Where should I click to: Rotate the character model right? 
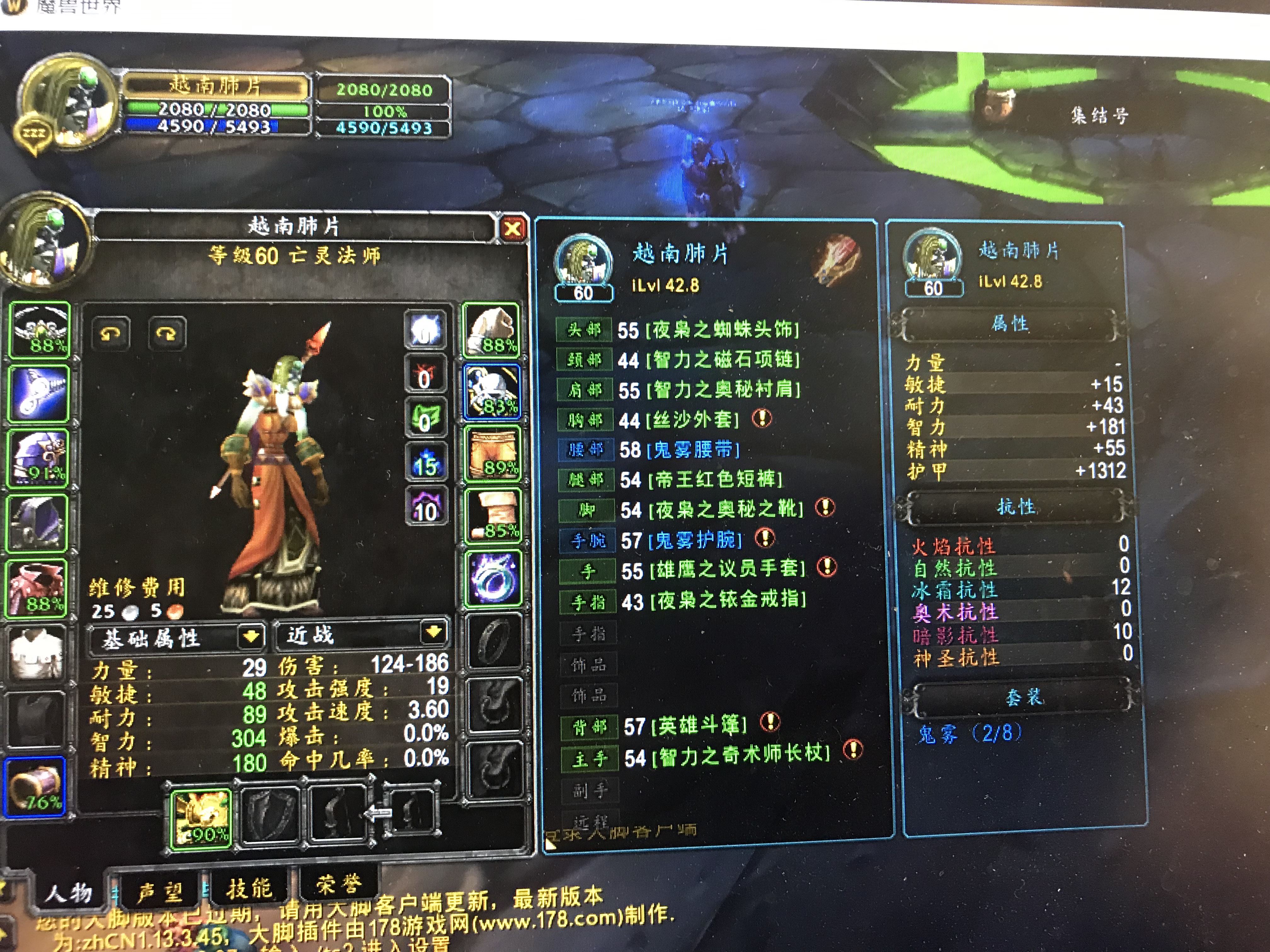click(167, 333)
